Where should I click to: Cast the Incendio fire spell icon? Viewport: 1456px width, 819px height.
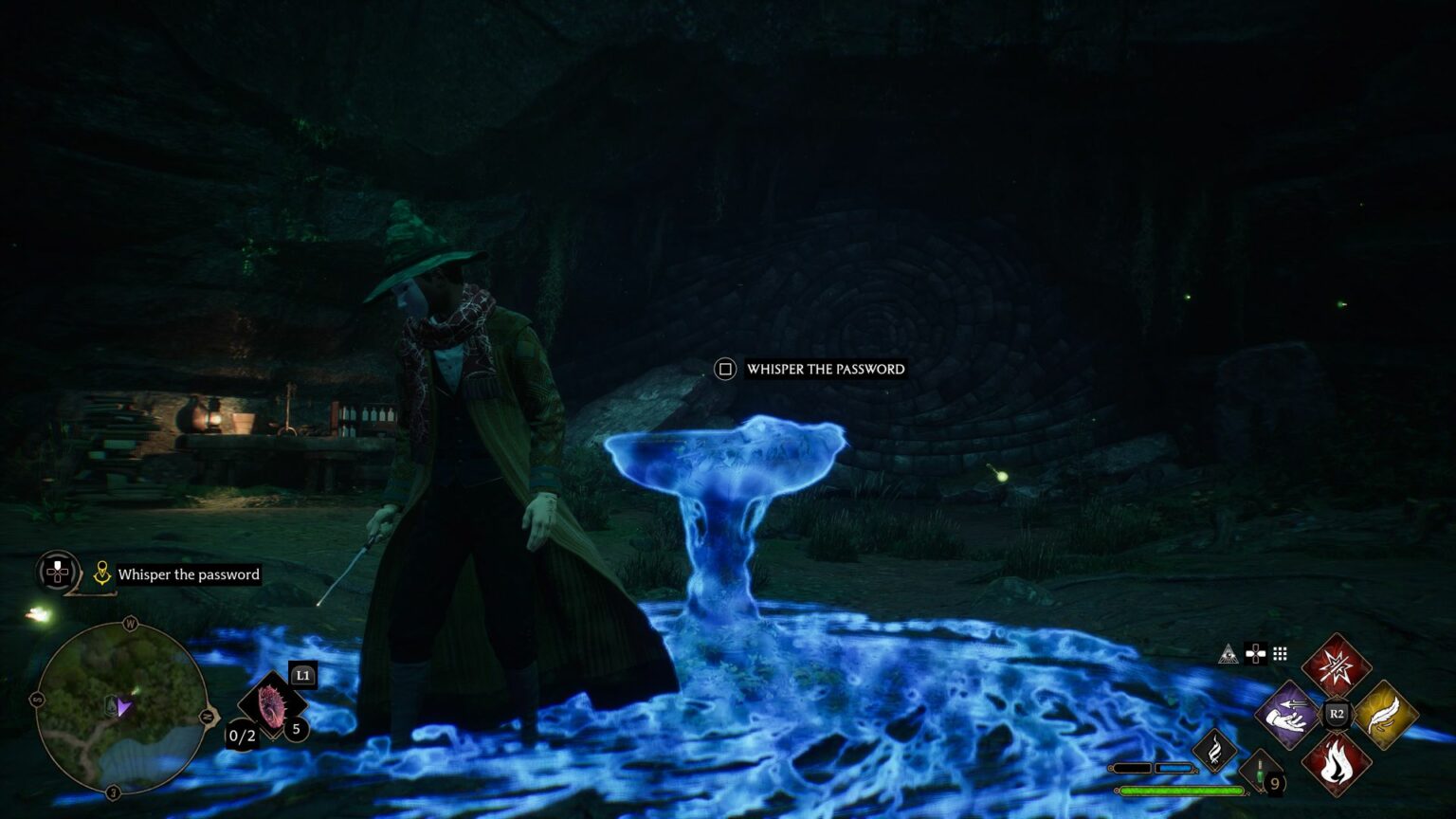coord(1336,763)
